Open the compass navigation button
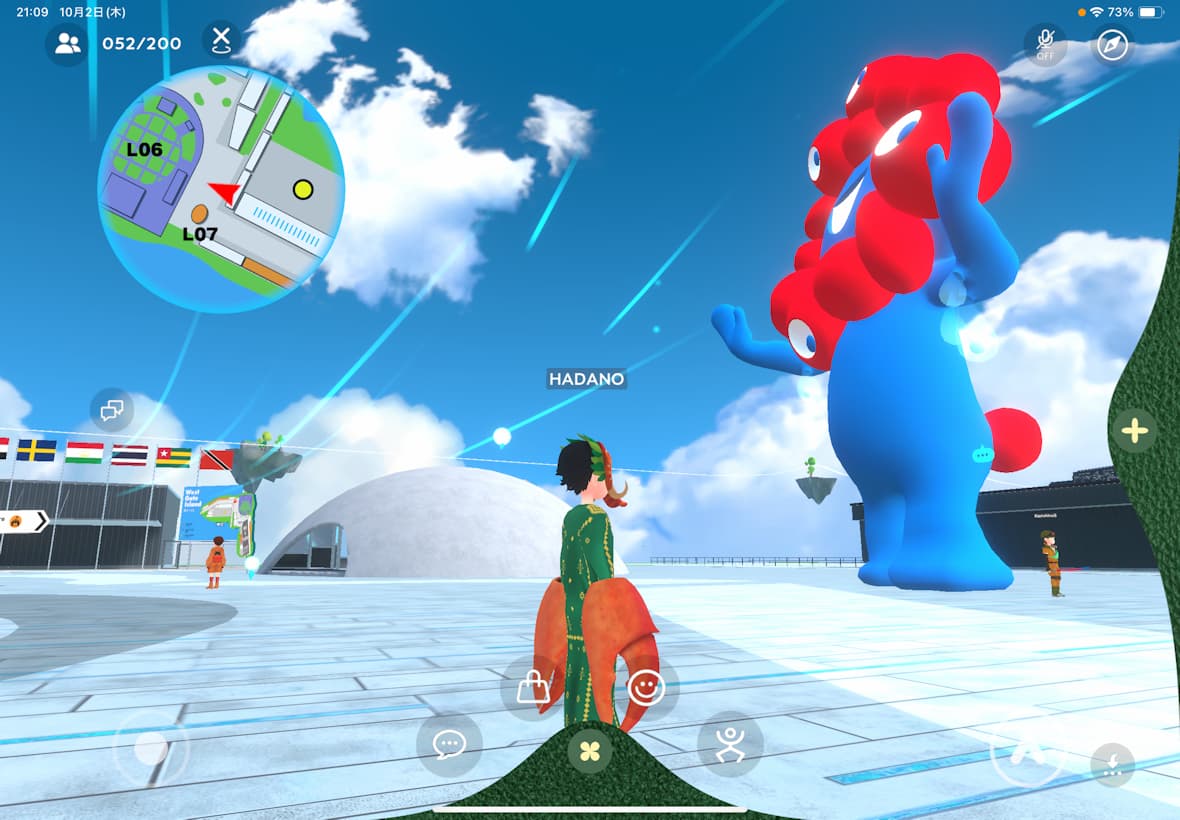The image size is (1180, 820). click(x=1112, y=44)
